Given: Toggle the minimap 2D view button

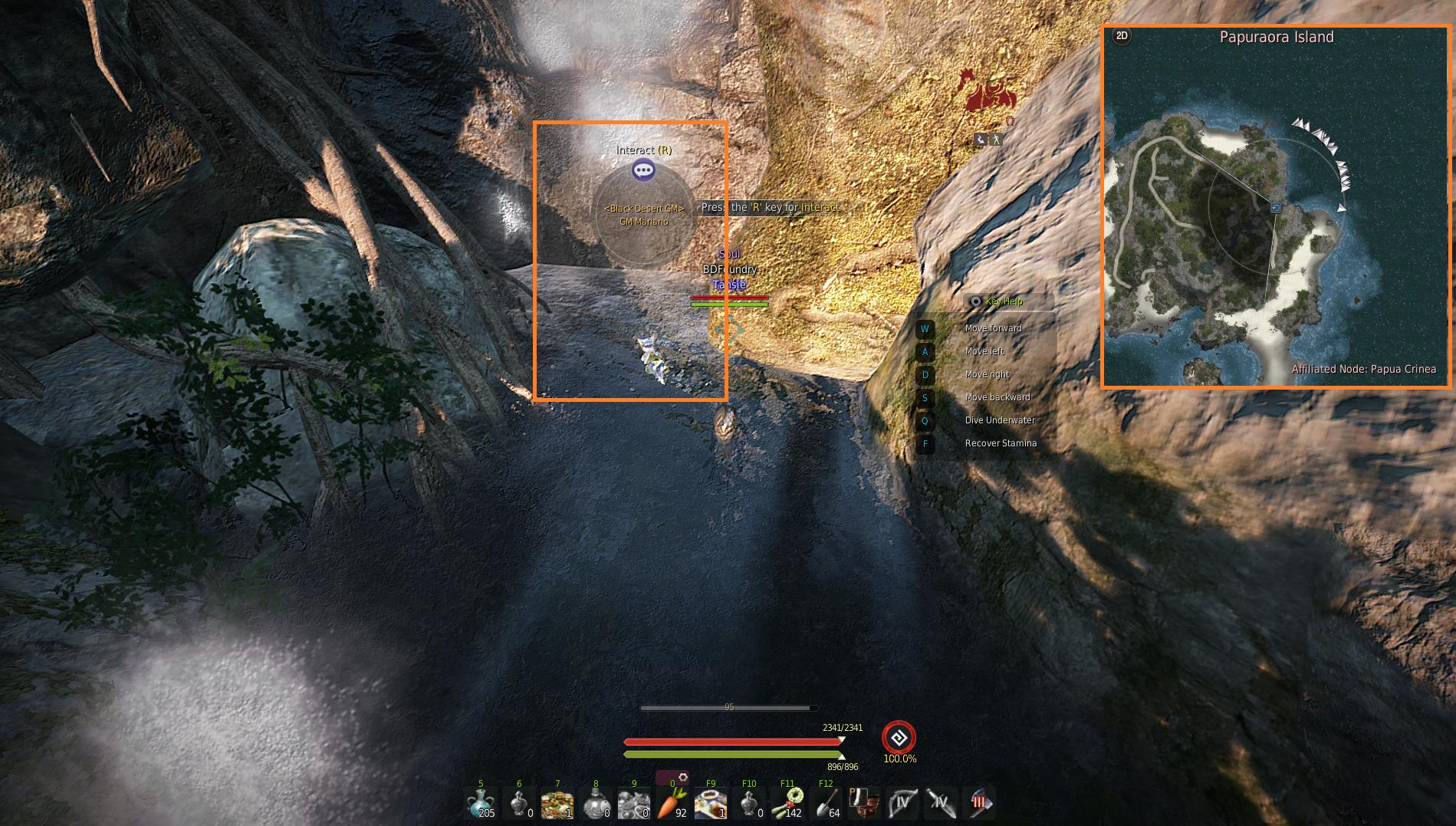Looking at the screenshot, I should pyautogui.click(x=1122, y=36).
